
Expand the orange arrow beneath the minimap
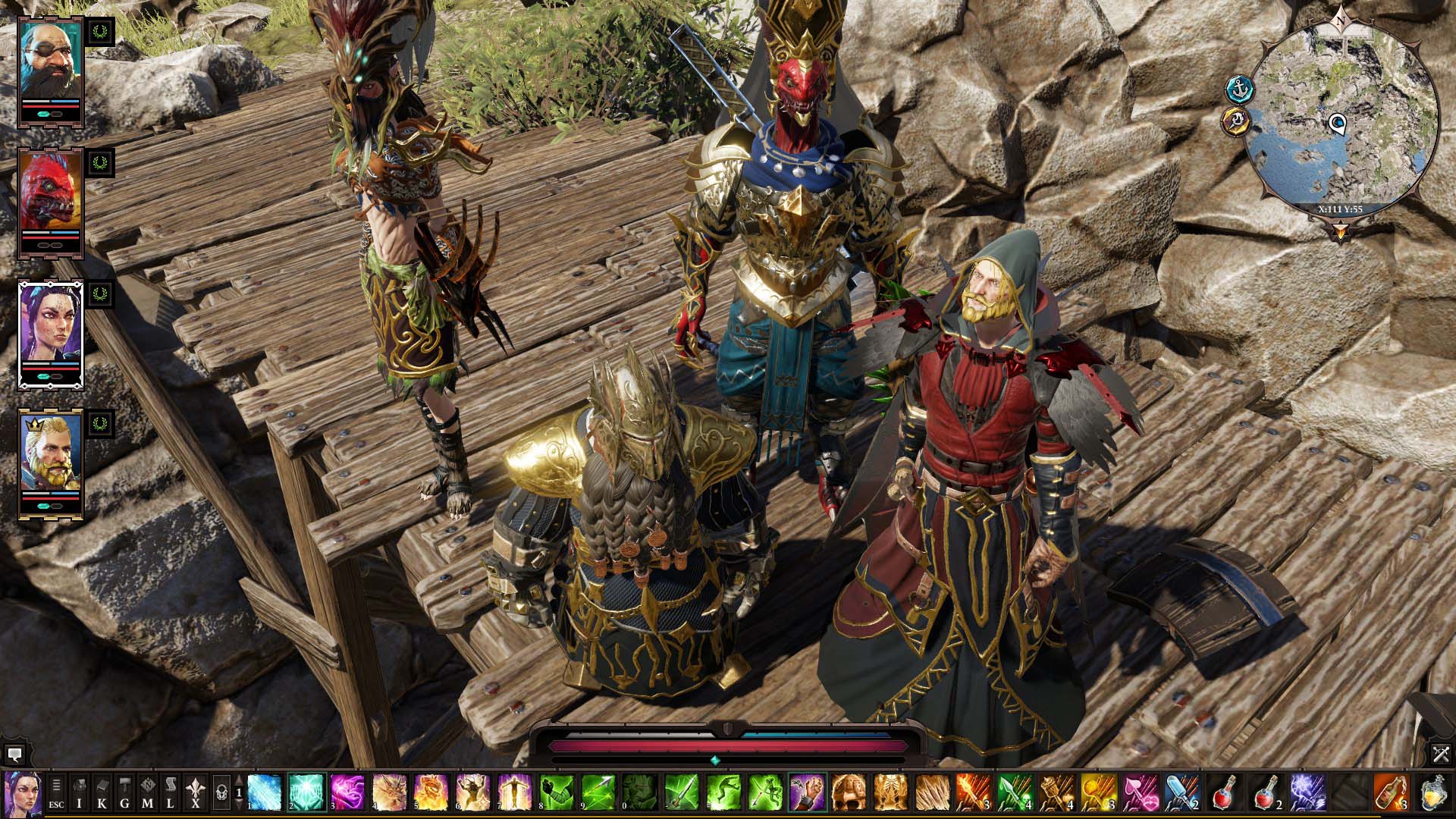click(1341, 229)
